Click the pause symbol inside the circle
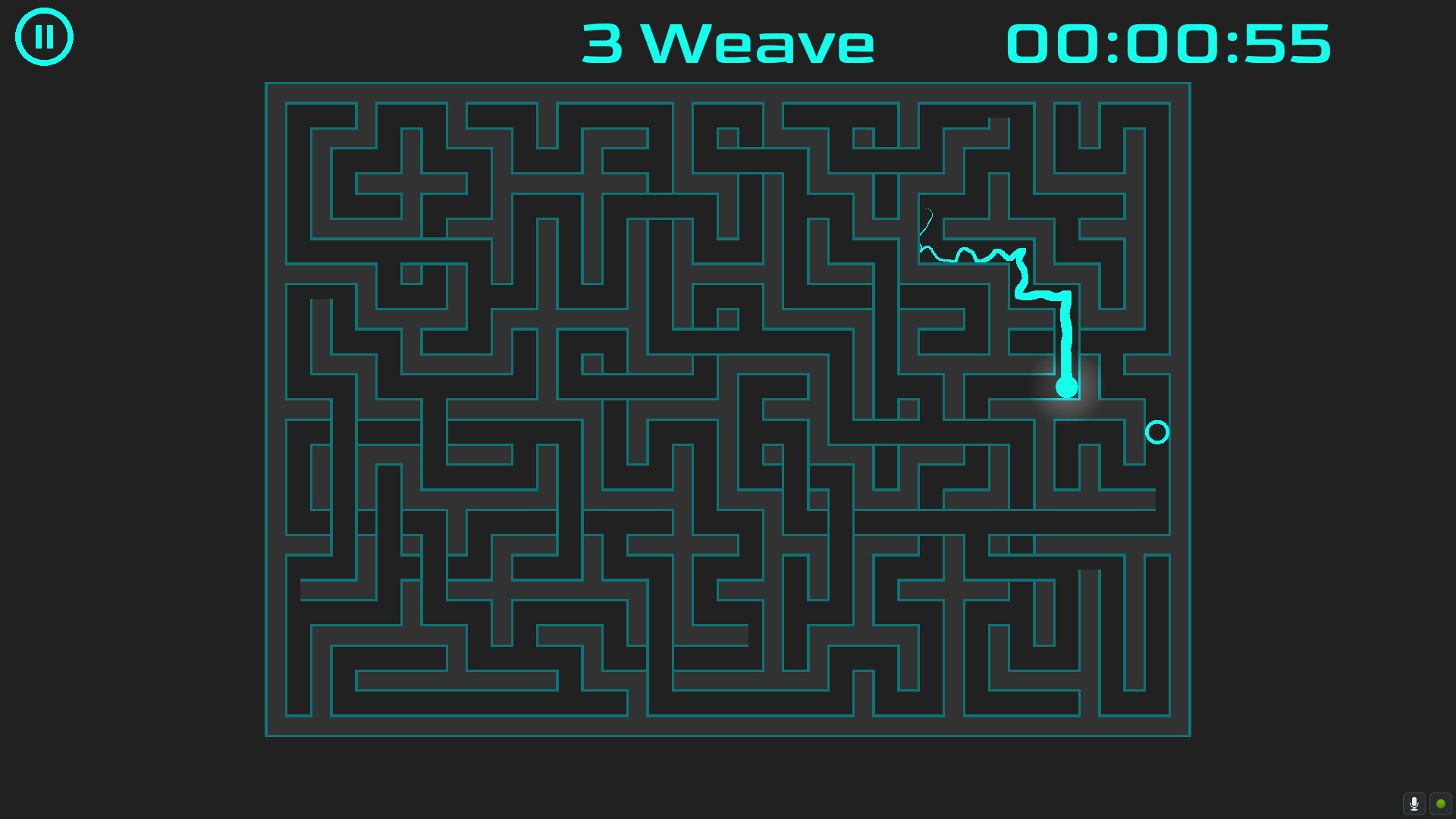Screen dimensions: 1456x819 coord(43,36)
